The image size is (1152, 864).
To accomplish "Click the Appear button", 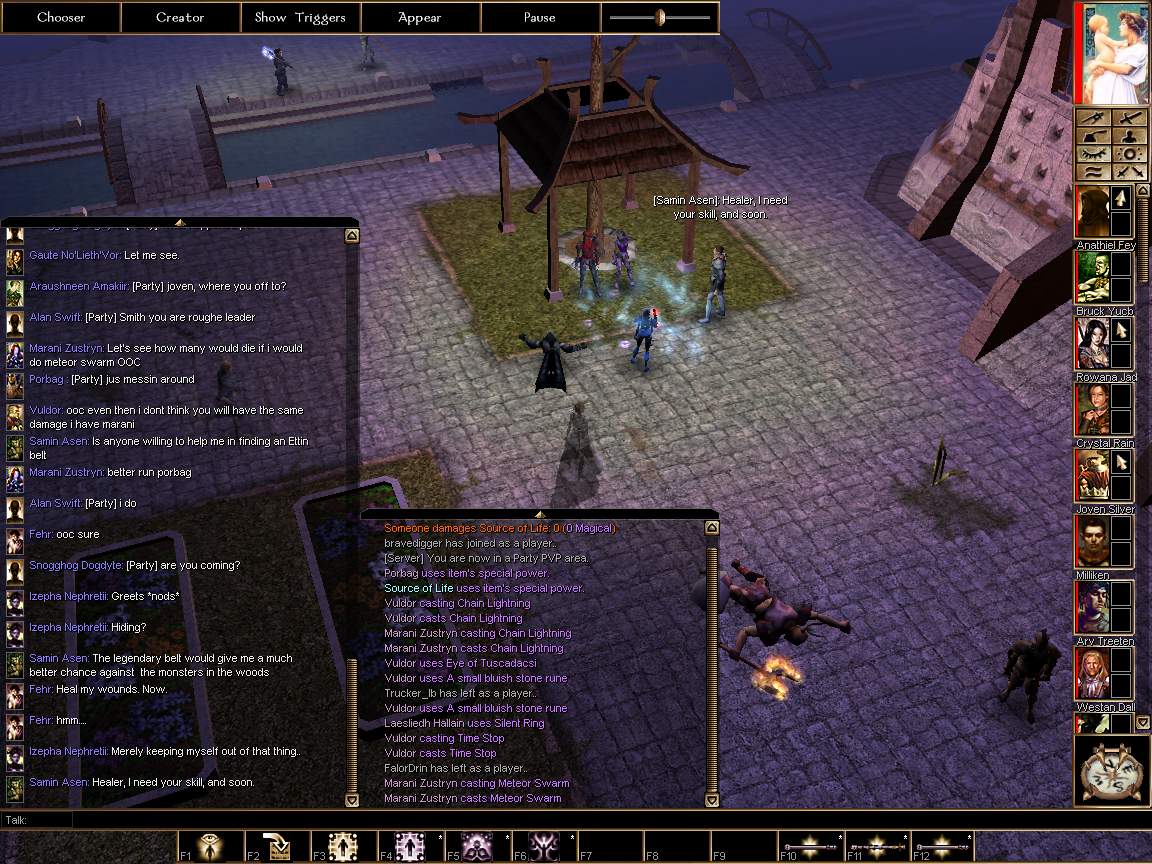I will click(420, 17).
